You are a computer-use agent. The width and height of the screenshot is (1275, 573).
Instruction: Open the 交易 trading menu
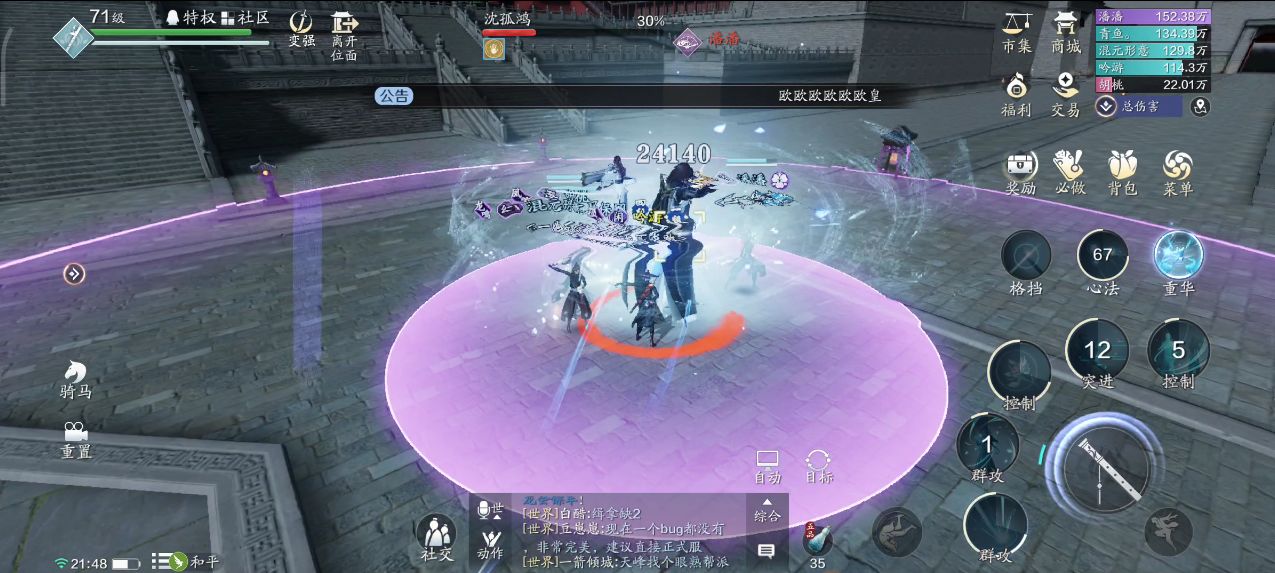pos(1065,94)
